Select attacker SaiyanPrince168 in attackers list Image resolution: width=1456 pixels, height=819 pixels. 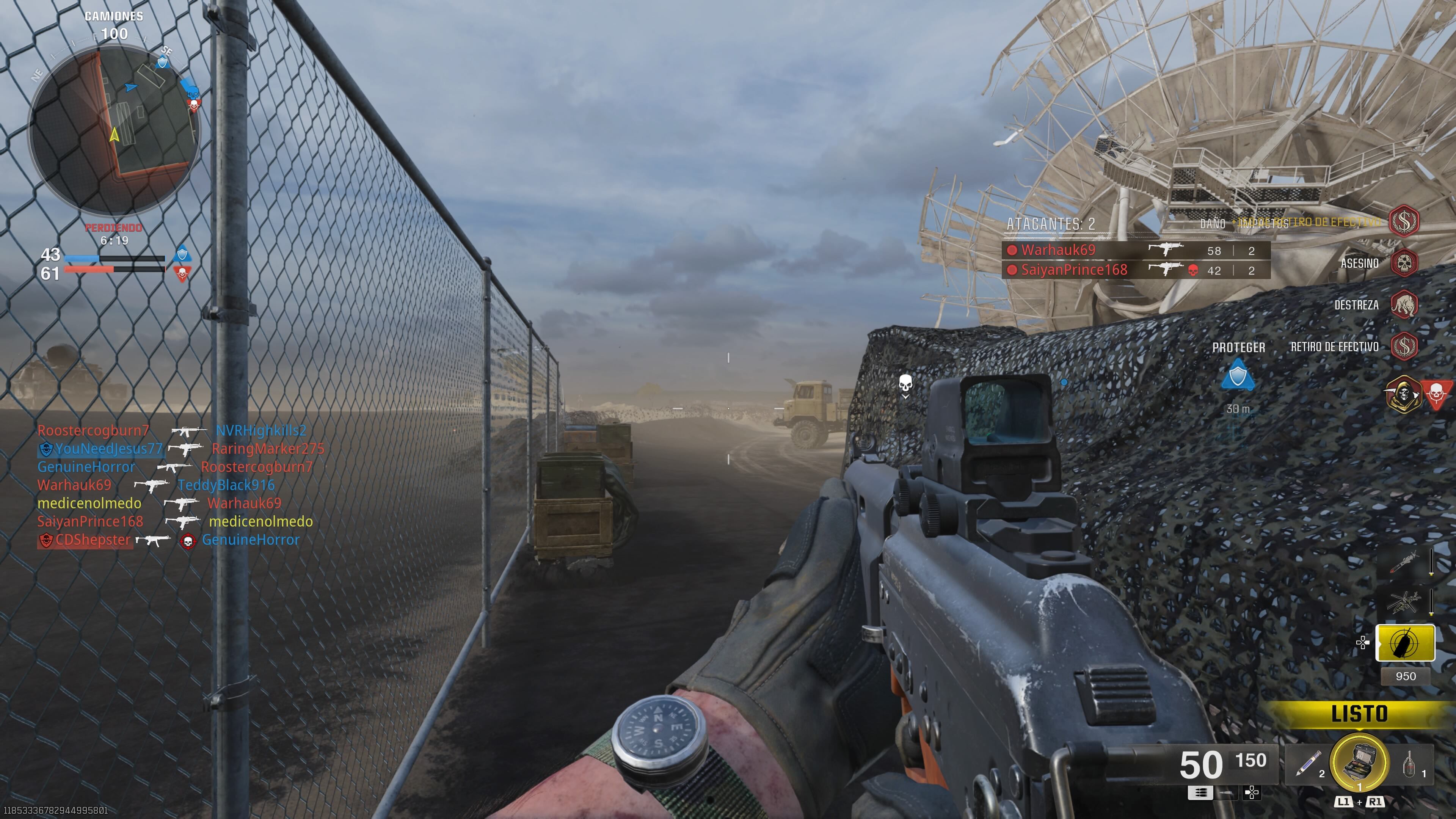1074,270
